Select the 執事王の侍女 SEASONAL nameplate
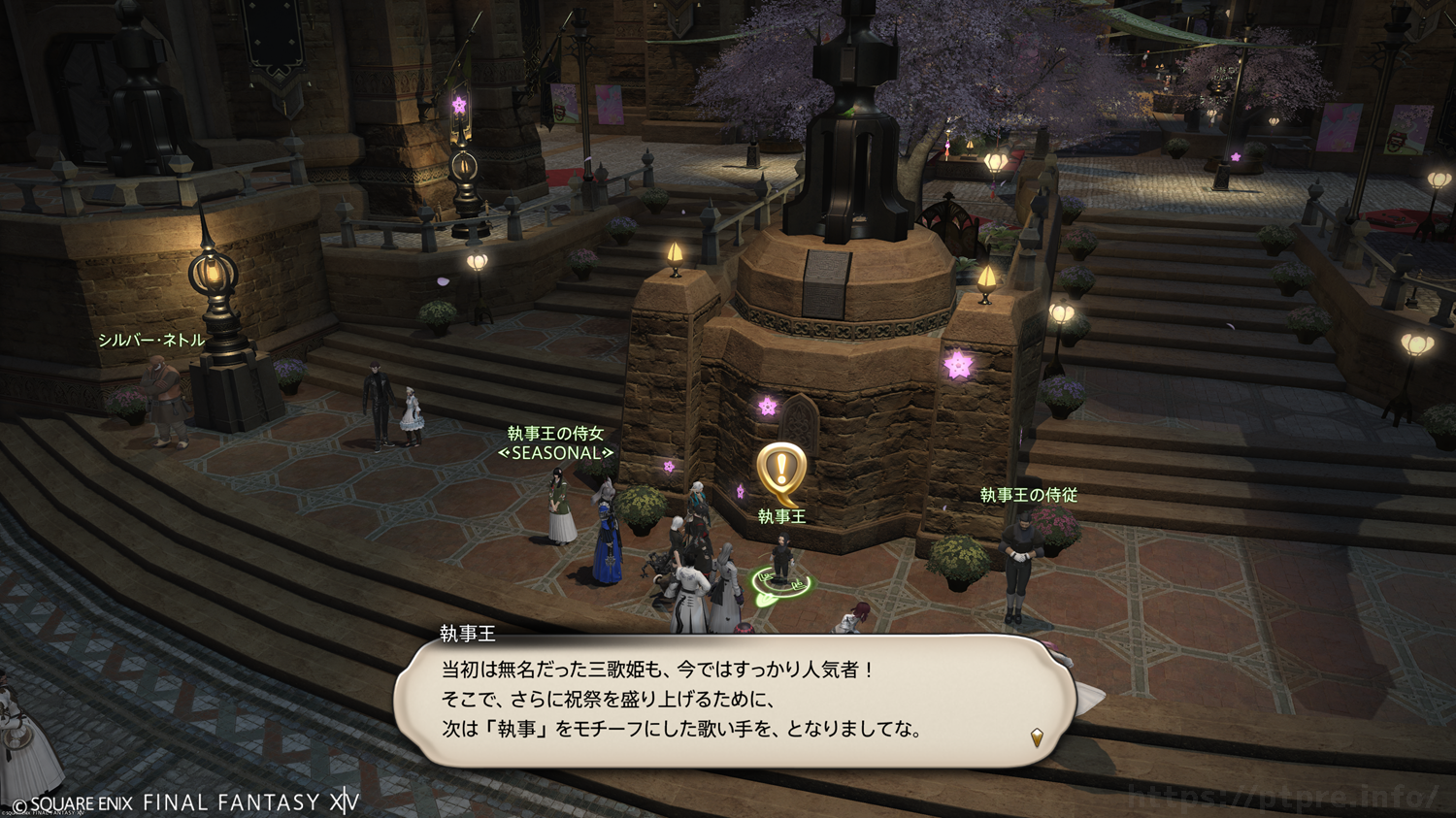Image resolution: width=1456 pixels, height=818 pixels. coord(556,442)
